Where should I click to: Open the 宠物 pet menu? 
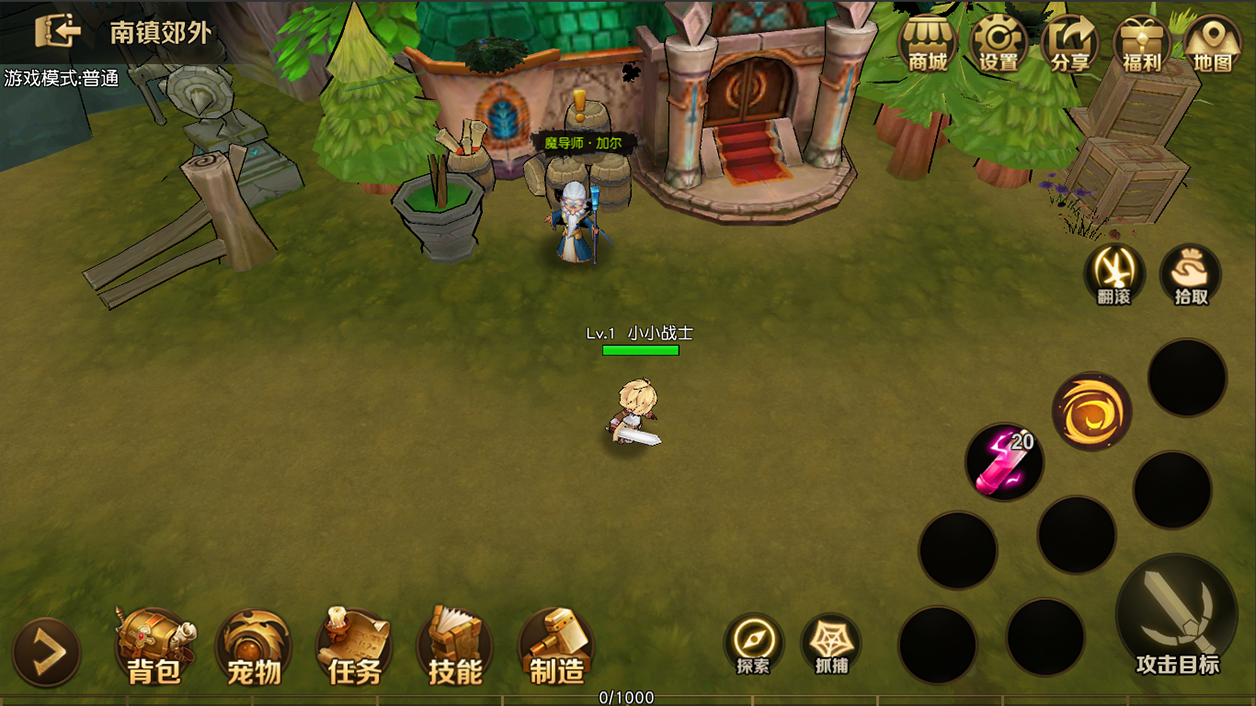coord(255,647)
